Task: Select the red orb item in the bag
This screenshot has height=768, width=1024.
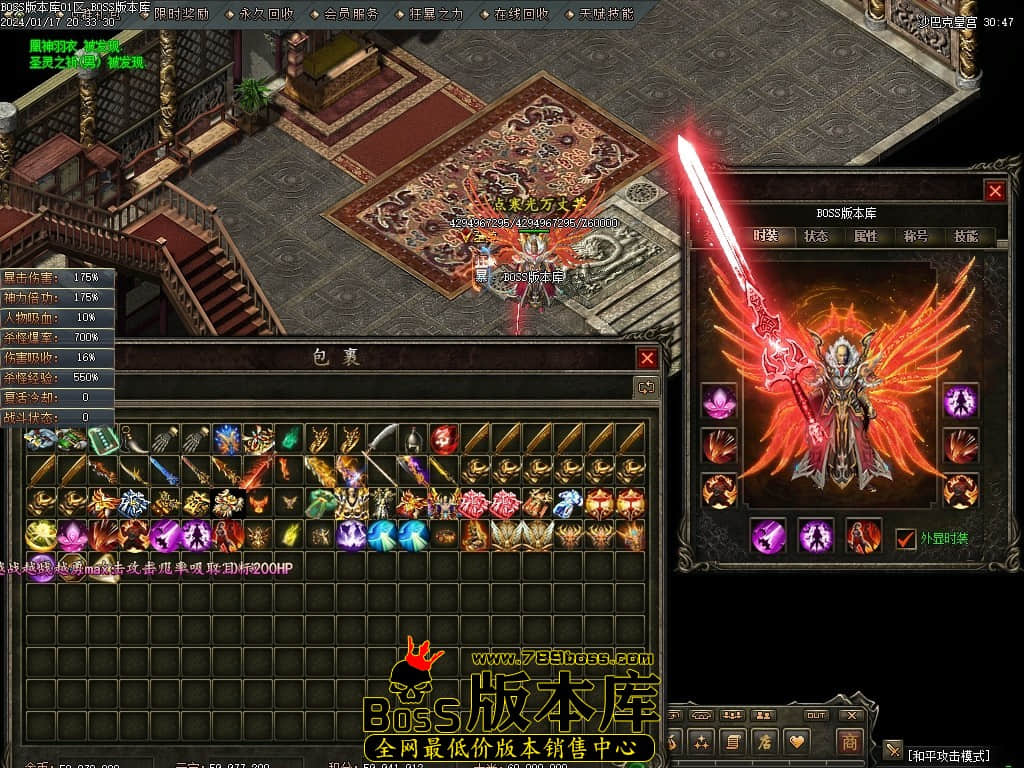Action: click(x=443, y=438)
